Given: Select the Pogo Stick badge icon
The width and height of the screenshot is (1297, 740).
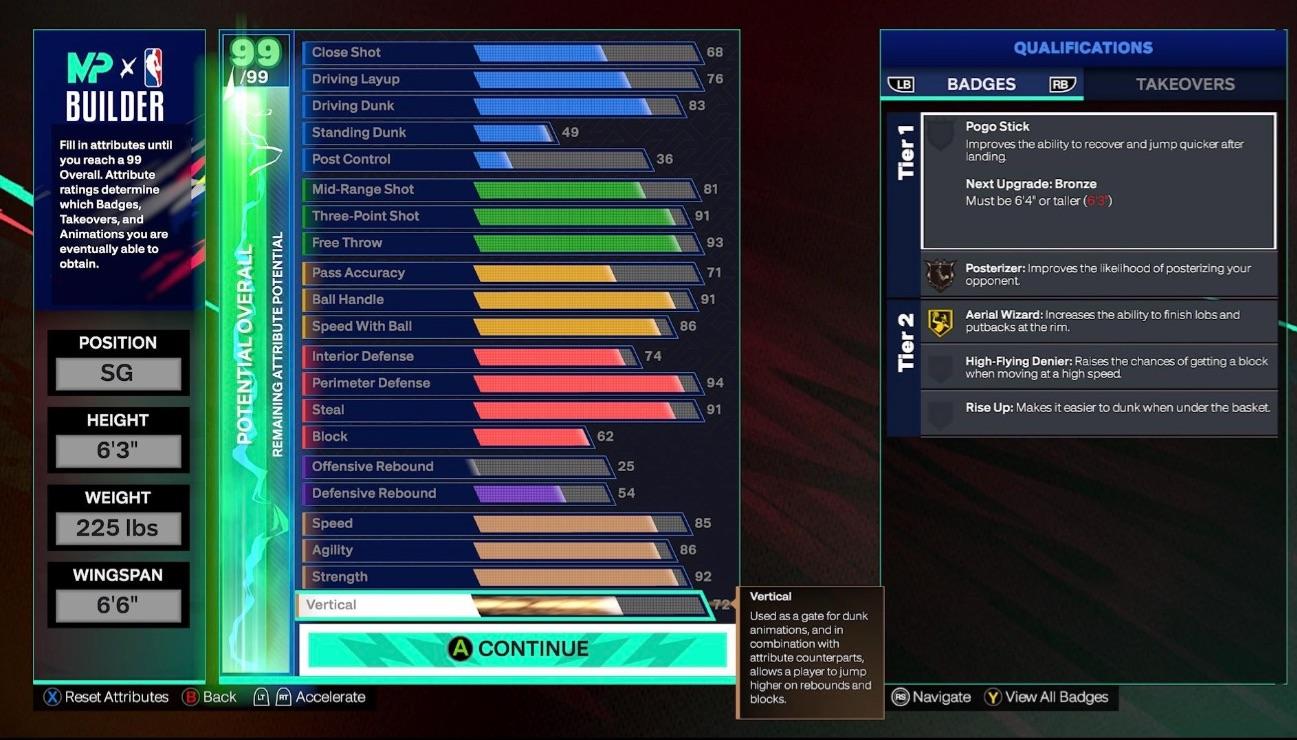Looking at the screenshot, I should pos(940,135).
